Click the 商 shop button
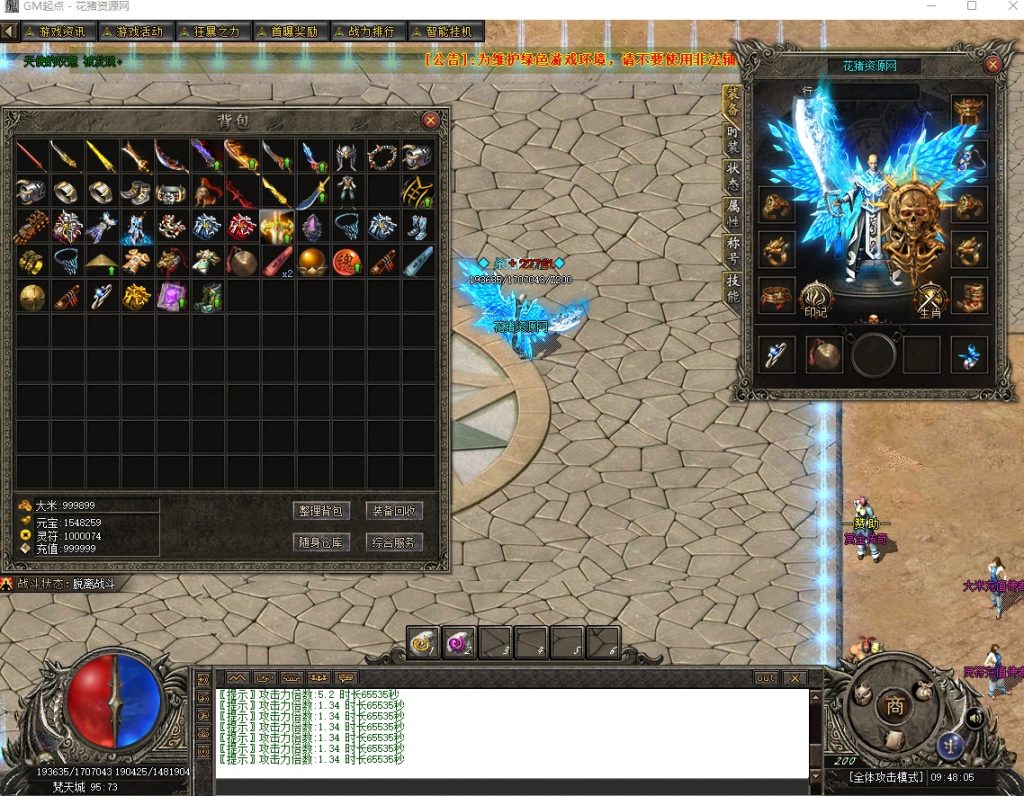This screenshot has width=1024, height=796. [x=892, y=705]
